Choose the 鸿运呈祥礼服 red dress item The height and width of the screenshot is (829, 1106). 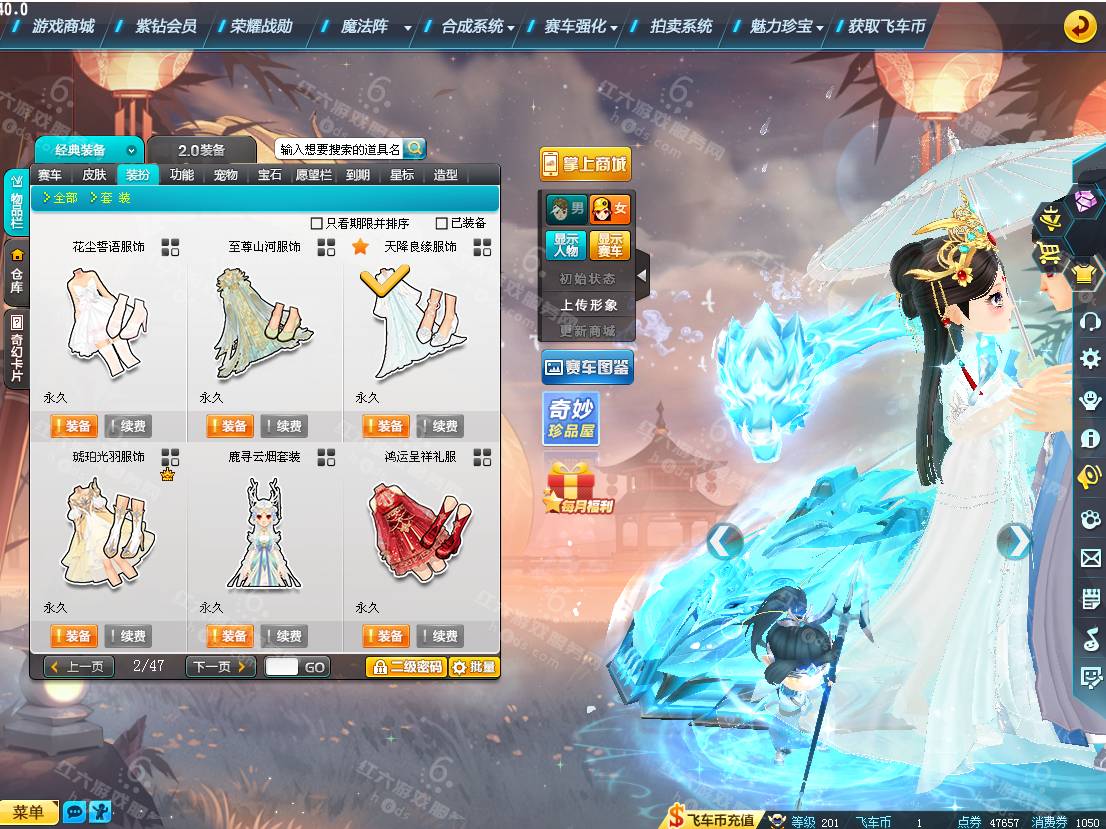click(x=419, y=528)
